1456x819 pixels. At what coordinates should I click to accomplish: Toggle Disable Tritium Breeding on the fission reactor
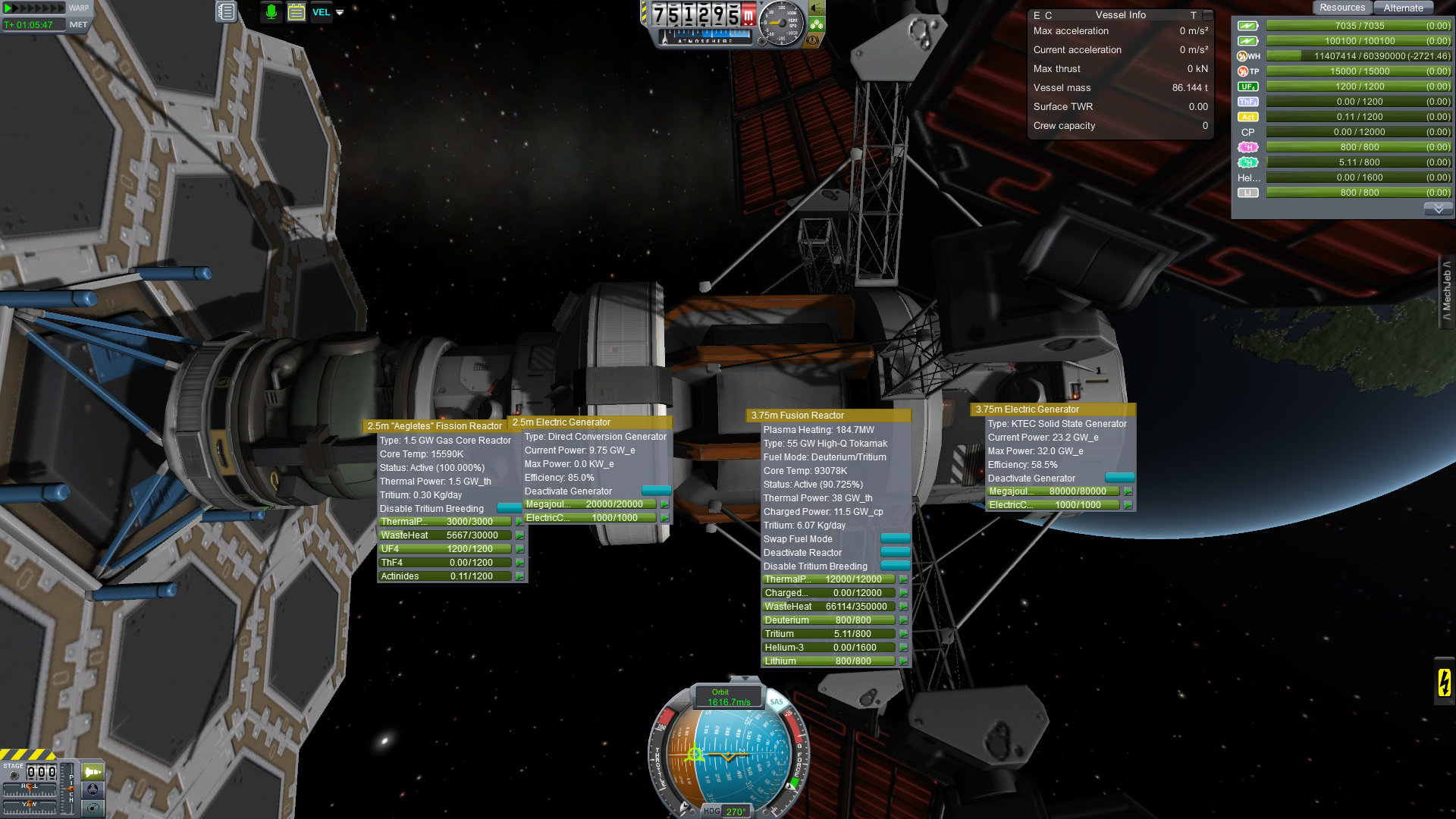click(509, 508)
